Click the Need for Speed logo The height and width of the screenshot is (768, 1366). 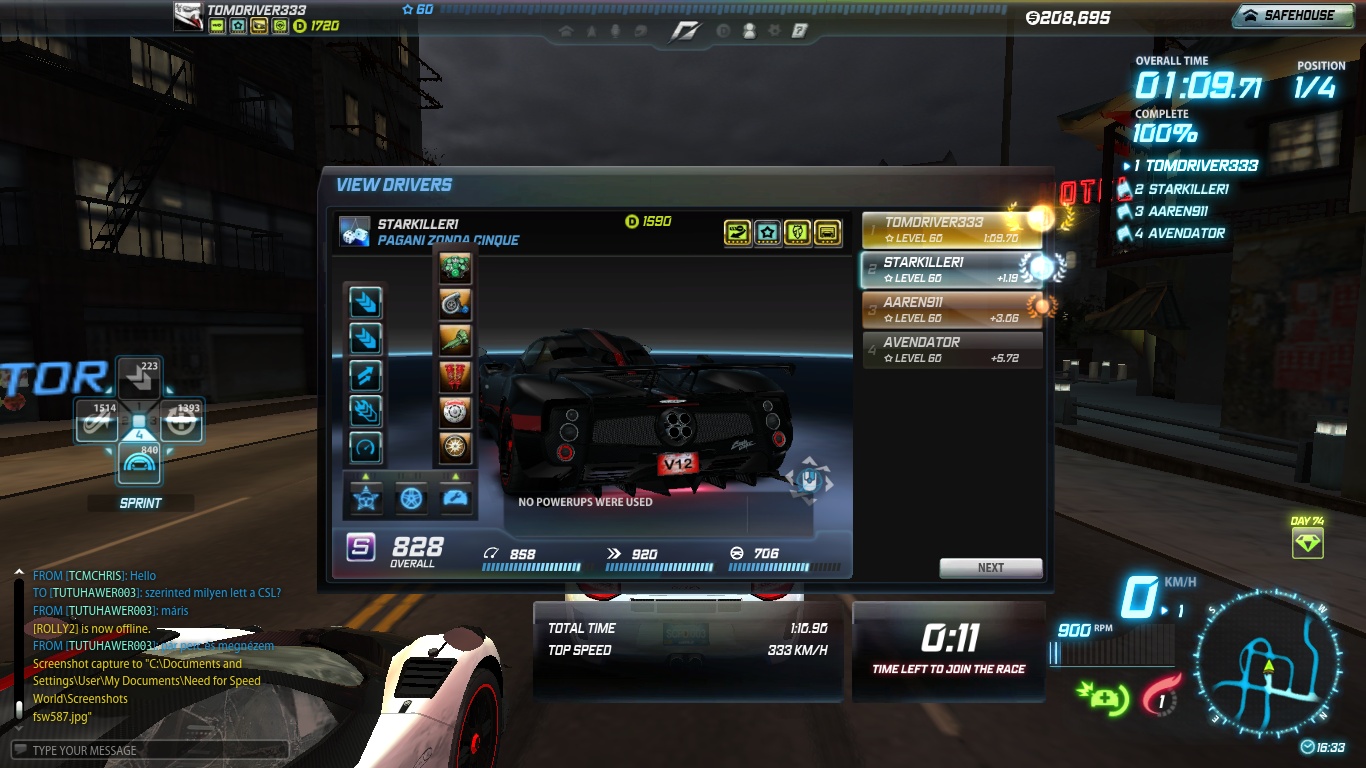pyautogui.click(x=685, y=32)
